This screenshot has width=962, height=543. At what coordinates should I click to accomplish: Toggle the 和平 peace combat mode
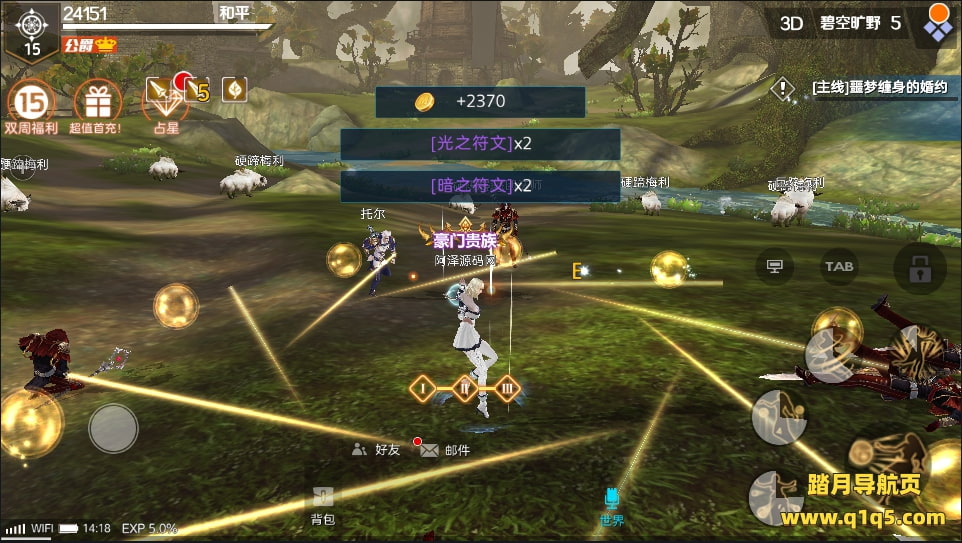(x=234, y=14)
